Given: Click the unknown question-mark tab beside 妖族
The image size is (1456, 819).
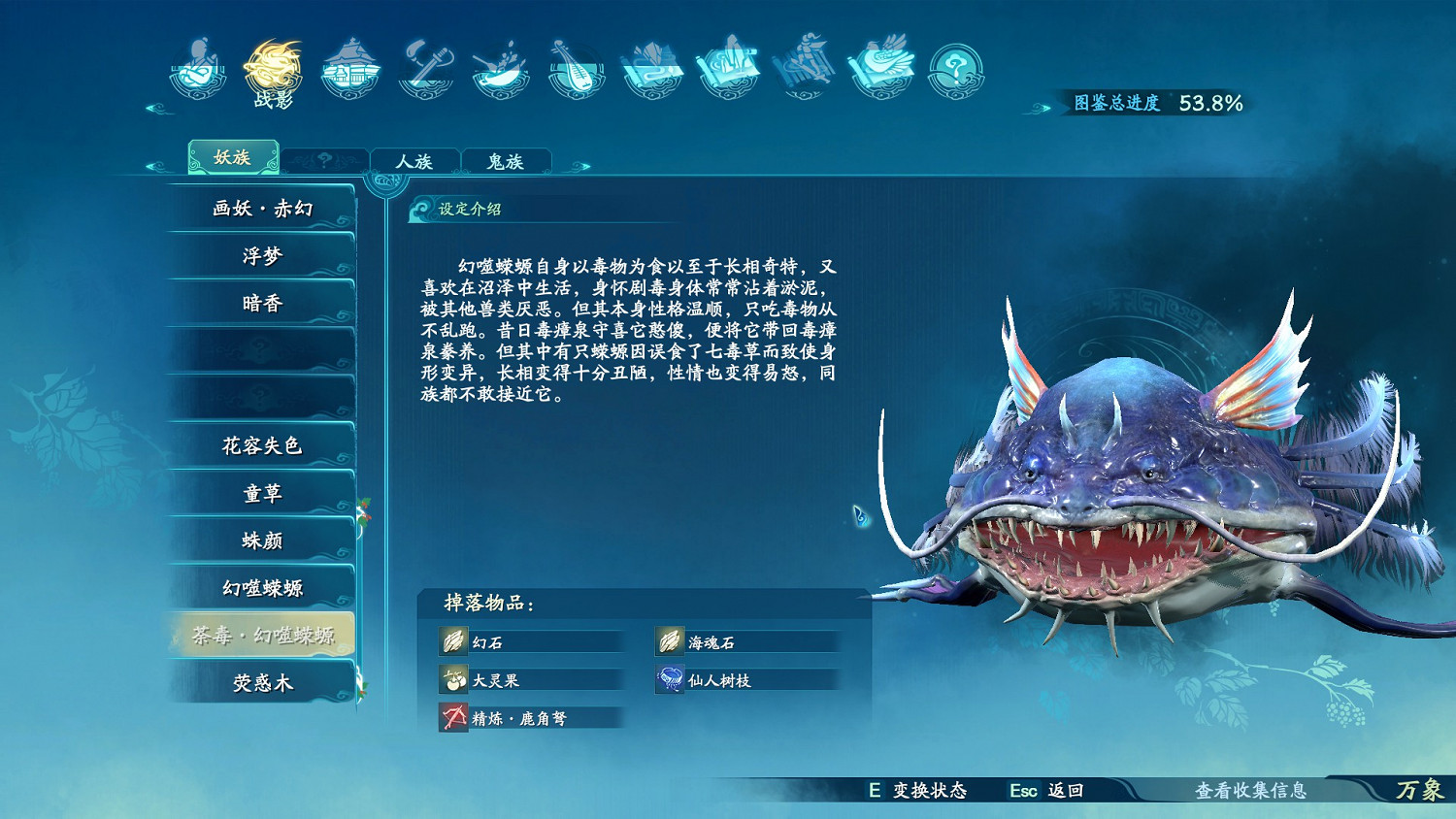Looking at the screenshot, I should tap(324, 159).
